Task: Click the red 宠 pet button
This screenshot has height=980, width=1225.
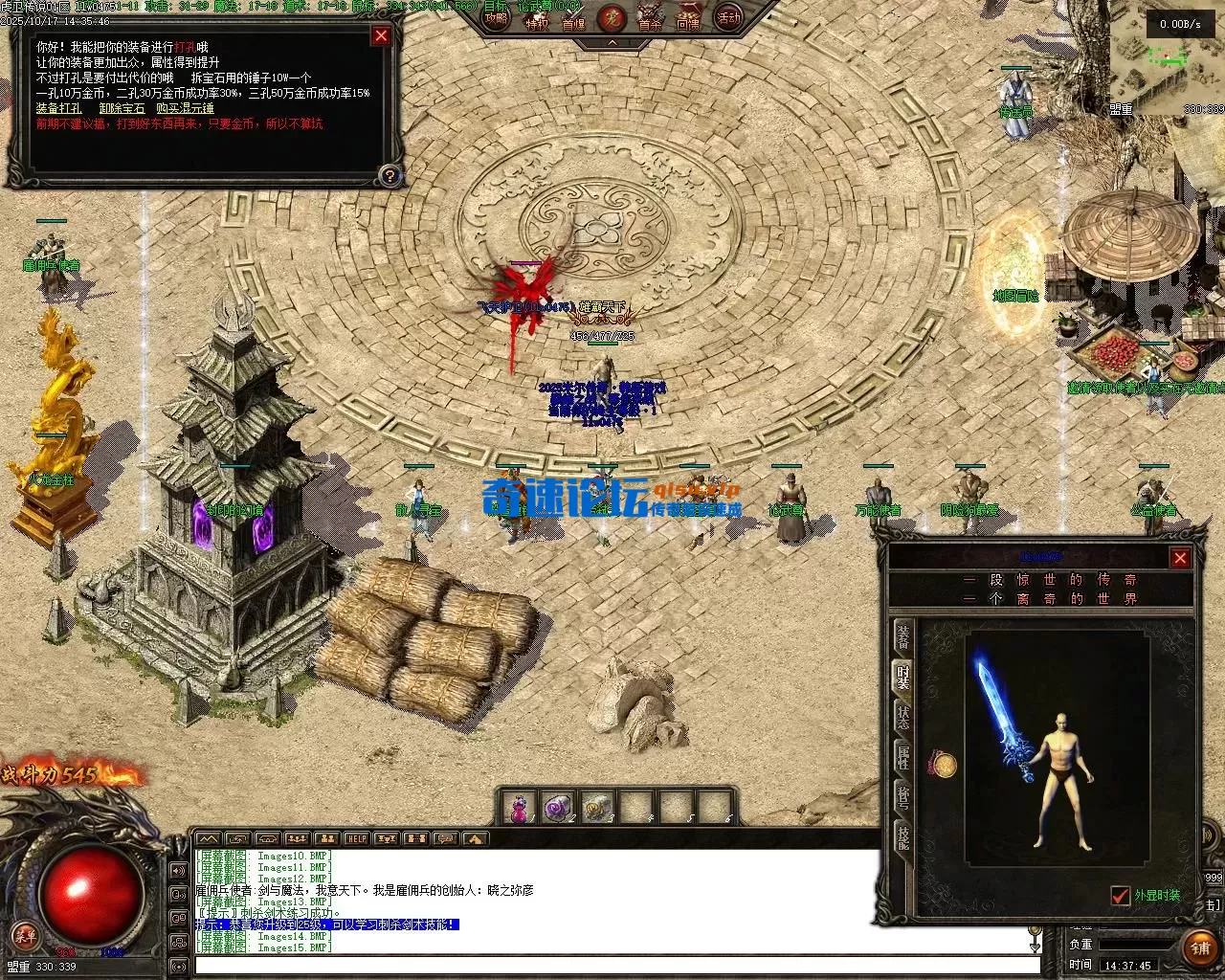Action: tap(611, 18)
